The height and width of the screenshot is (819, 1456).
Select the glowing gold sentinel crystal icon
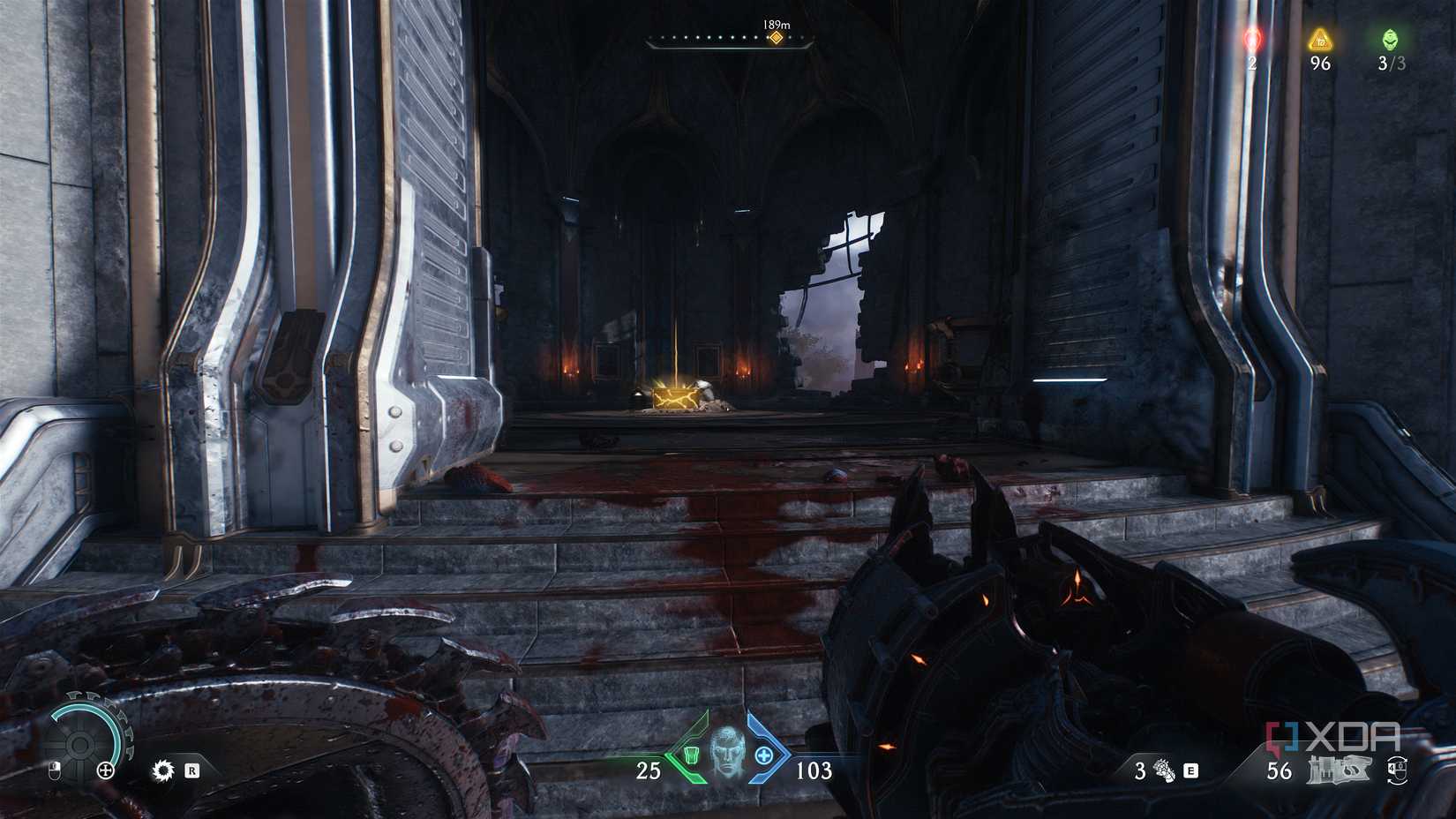tap(1320, 40)
